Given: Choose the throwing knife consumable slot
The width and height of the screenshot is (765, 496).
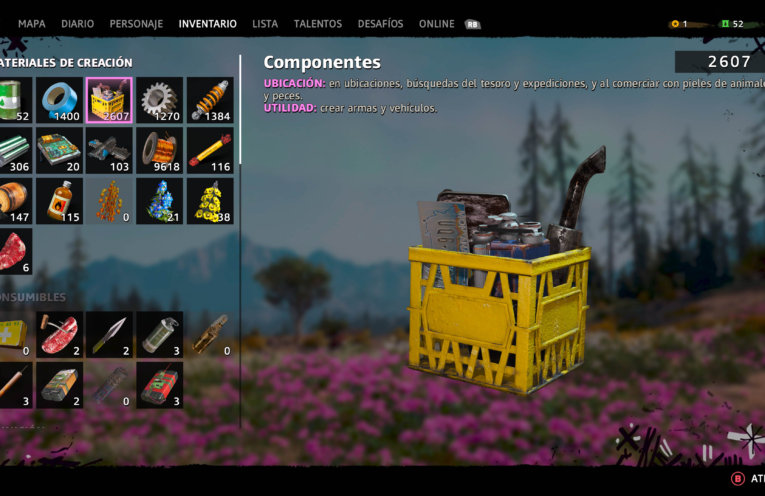Looking at the screenshot, I should click(x=110, y=334).
